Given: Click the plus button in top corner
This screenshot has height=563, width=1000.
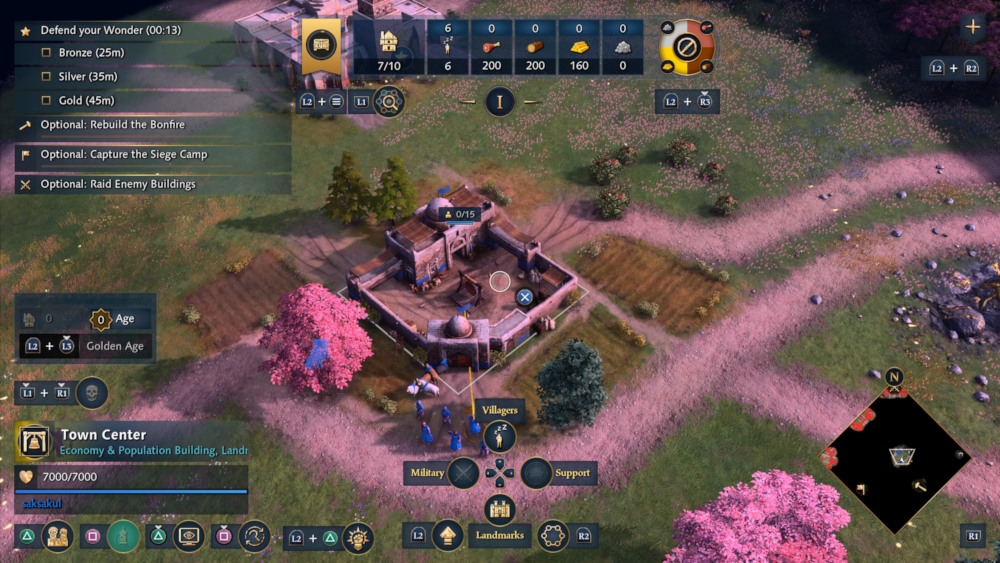Looking at the screenshot, I should pyautogui.click(x=972, y=27).
